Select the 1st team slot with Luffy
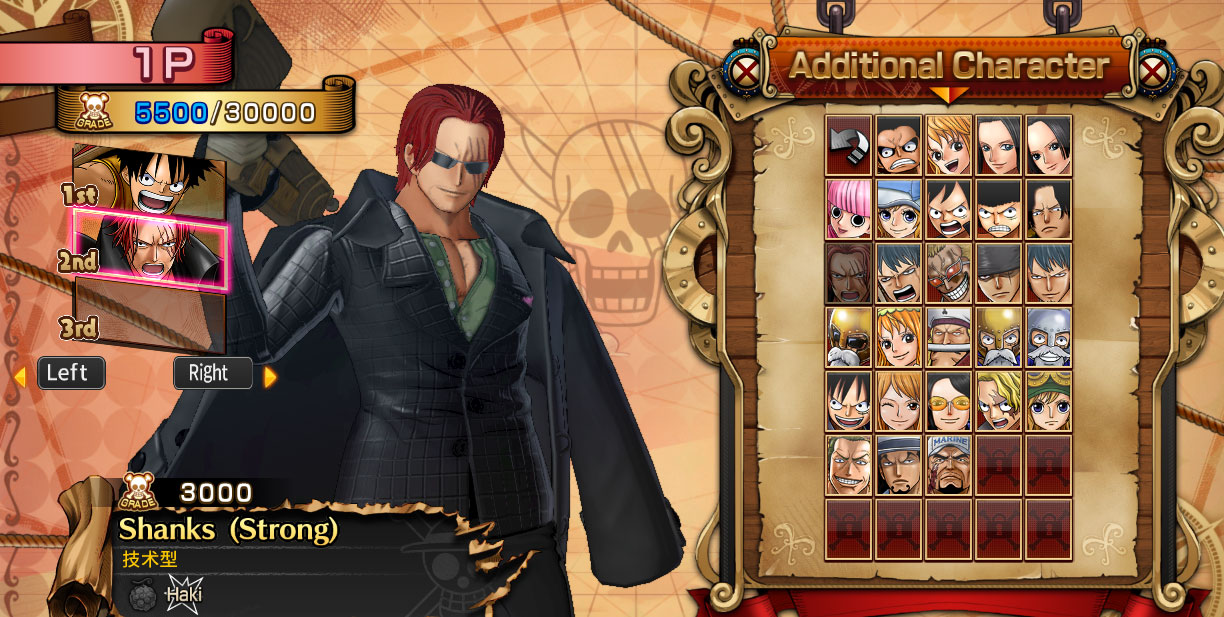1224x617 pixels. (x=148, y=181)
